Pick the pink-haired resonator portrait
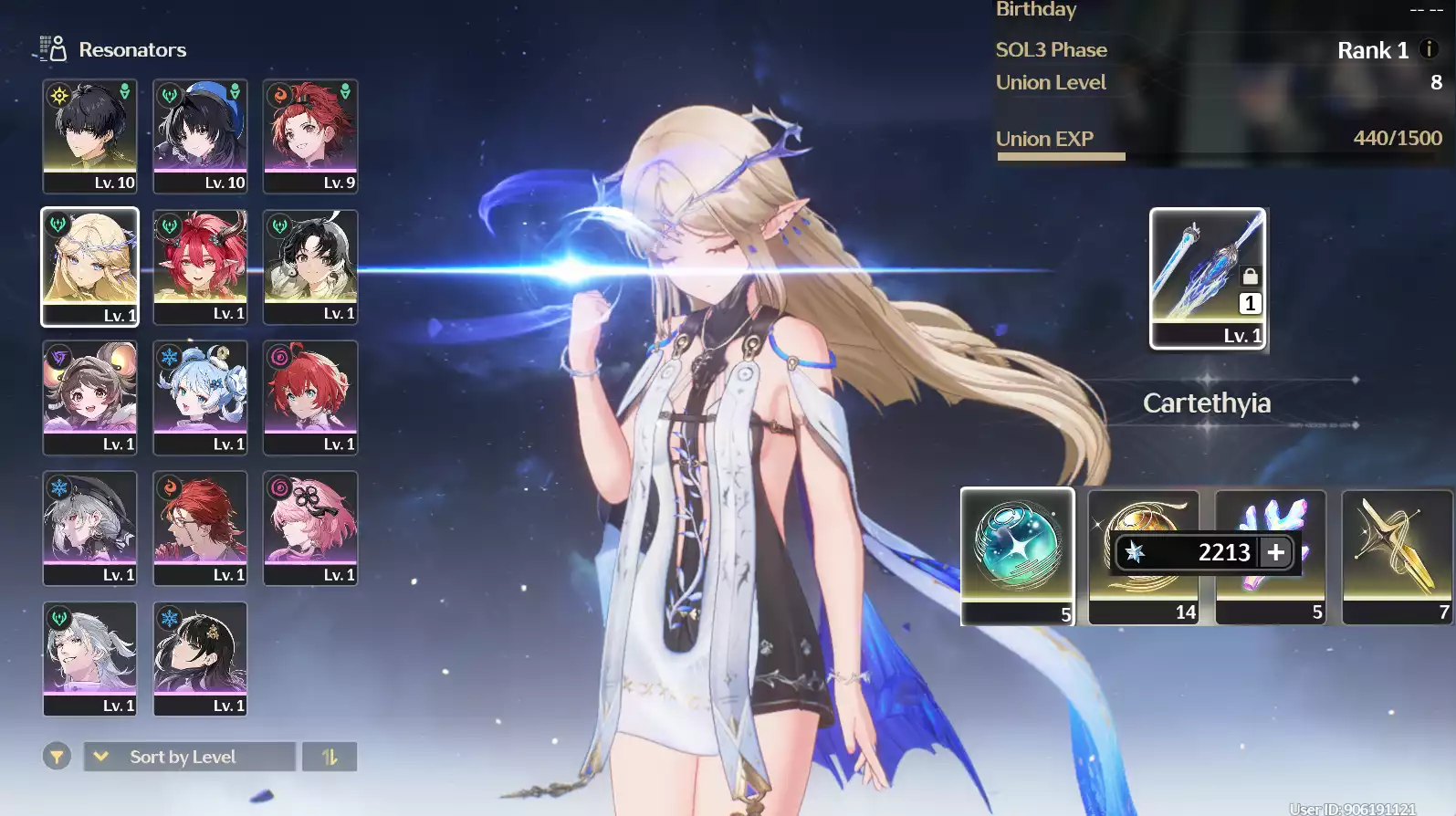This screenshot has height=816, width=1456. 310,528
